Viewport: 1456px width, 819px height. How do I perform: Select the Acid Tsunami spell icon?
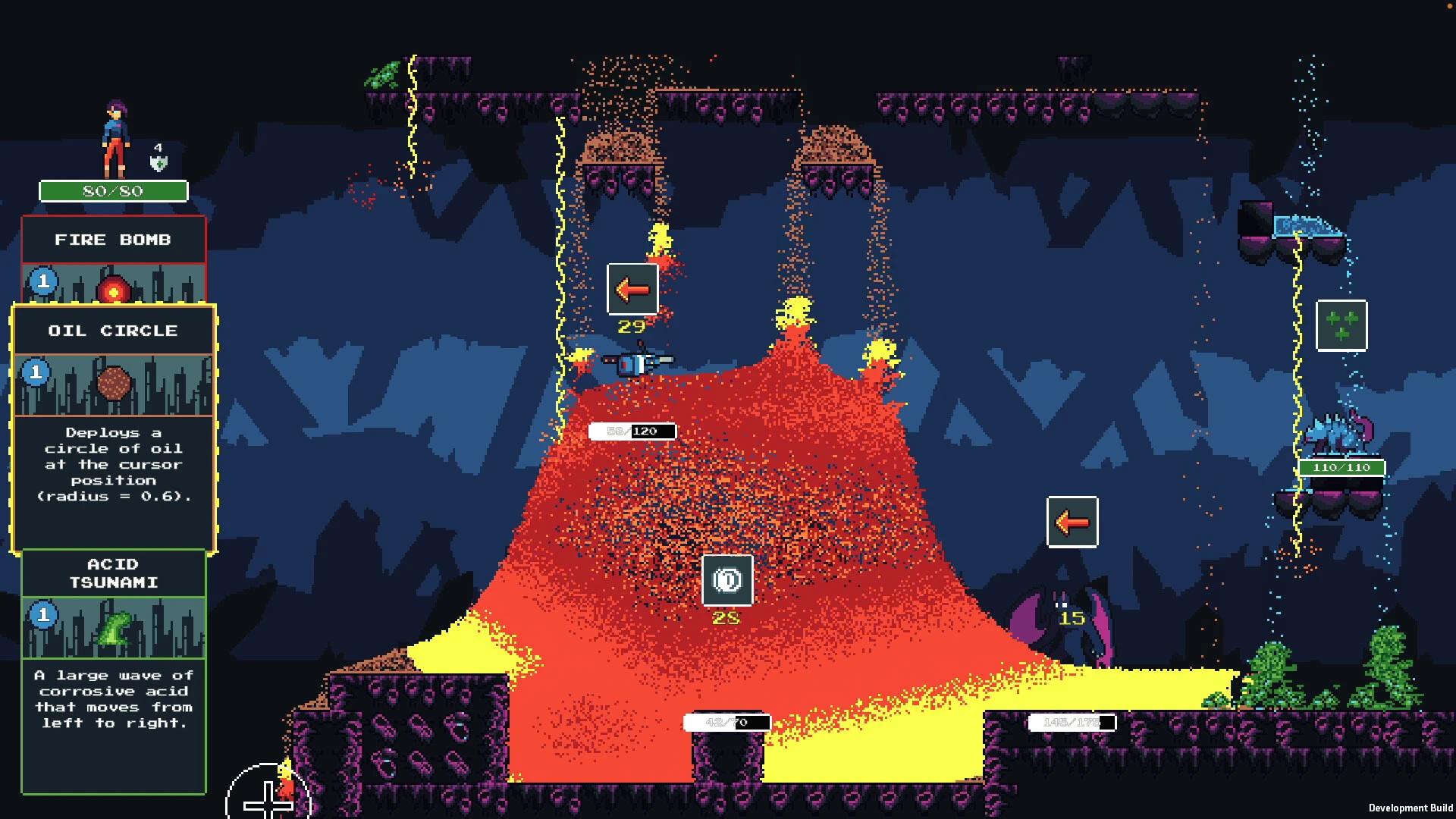pyautogui.click(x=114, y=628)
